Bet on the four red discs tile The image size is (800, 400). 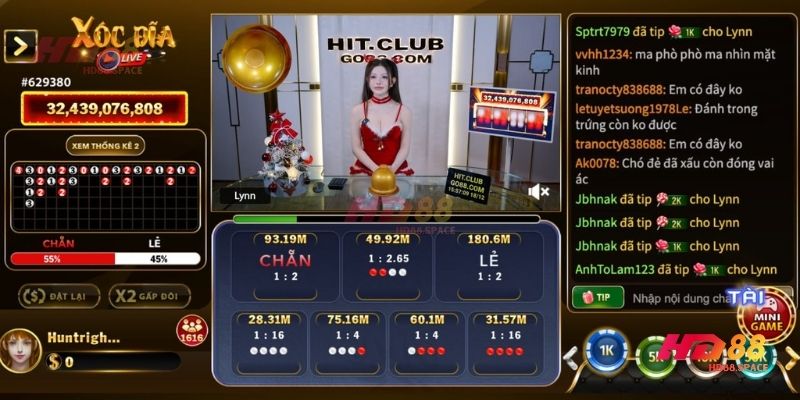[505, 342]
